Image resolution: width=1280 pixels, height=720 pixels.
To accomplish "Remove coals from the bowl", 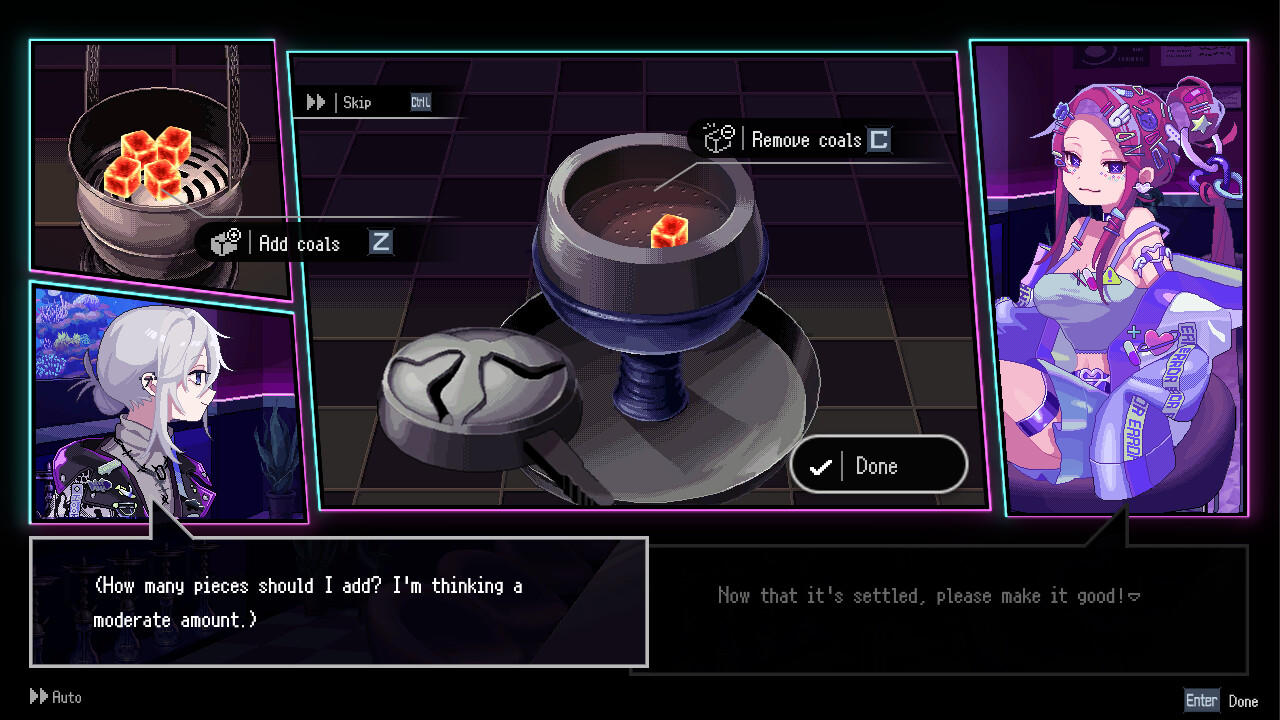I will click(x=805, y=140).
